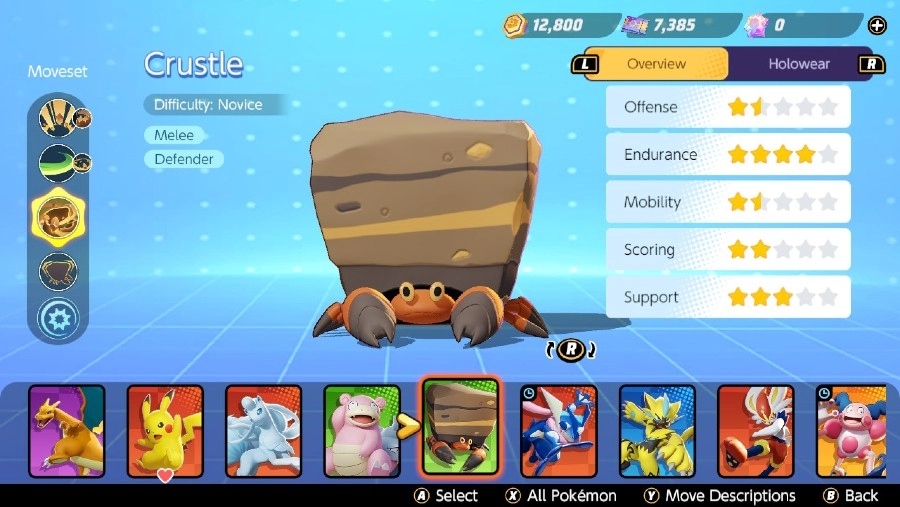Choose Pikachu from the roster
The width and height of the screenshot is (900, 507).
coord(165,430)
